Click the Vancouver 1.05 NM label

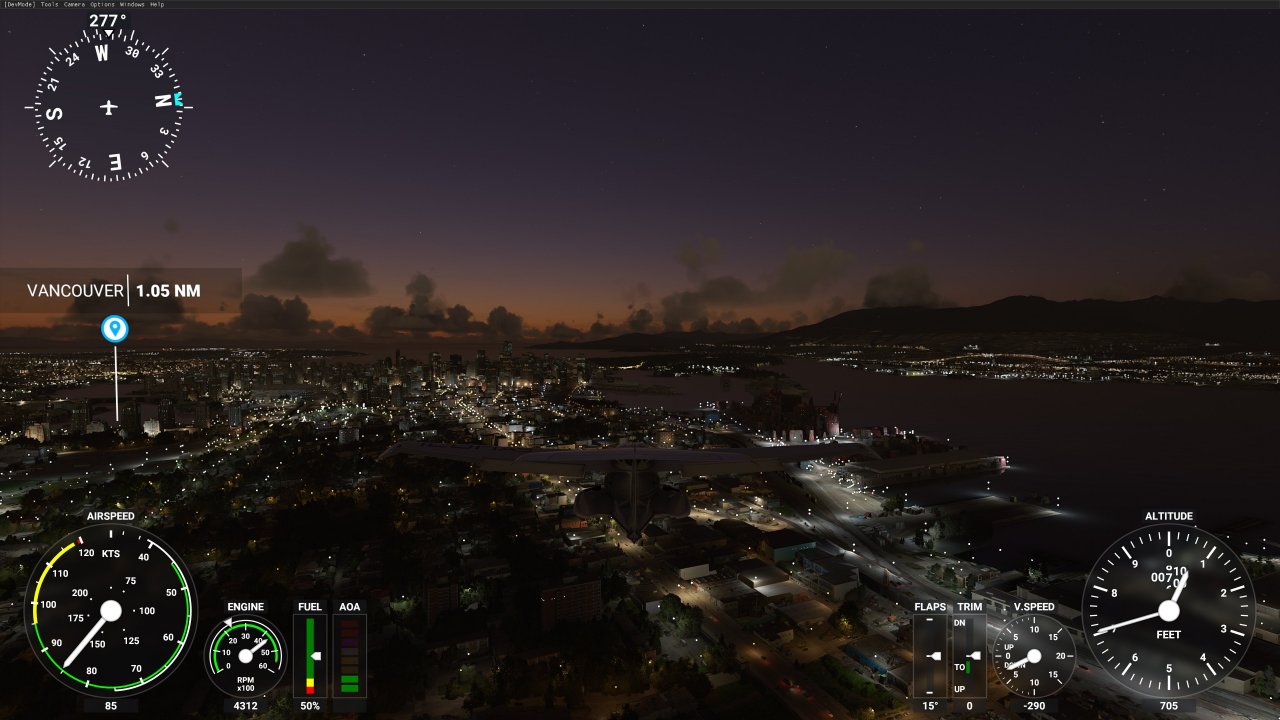[112, 291]
